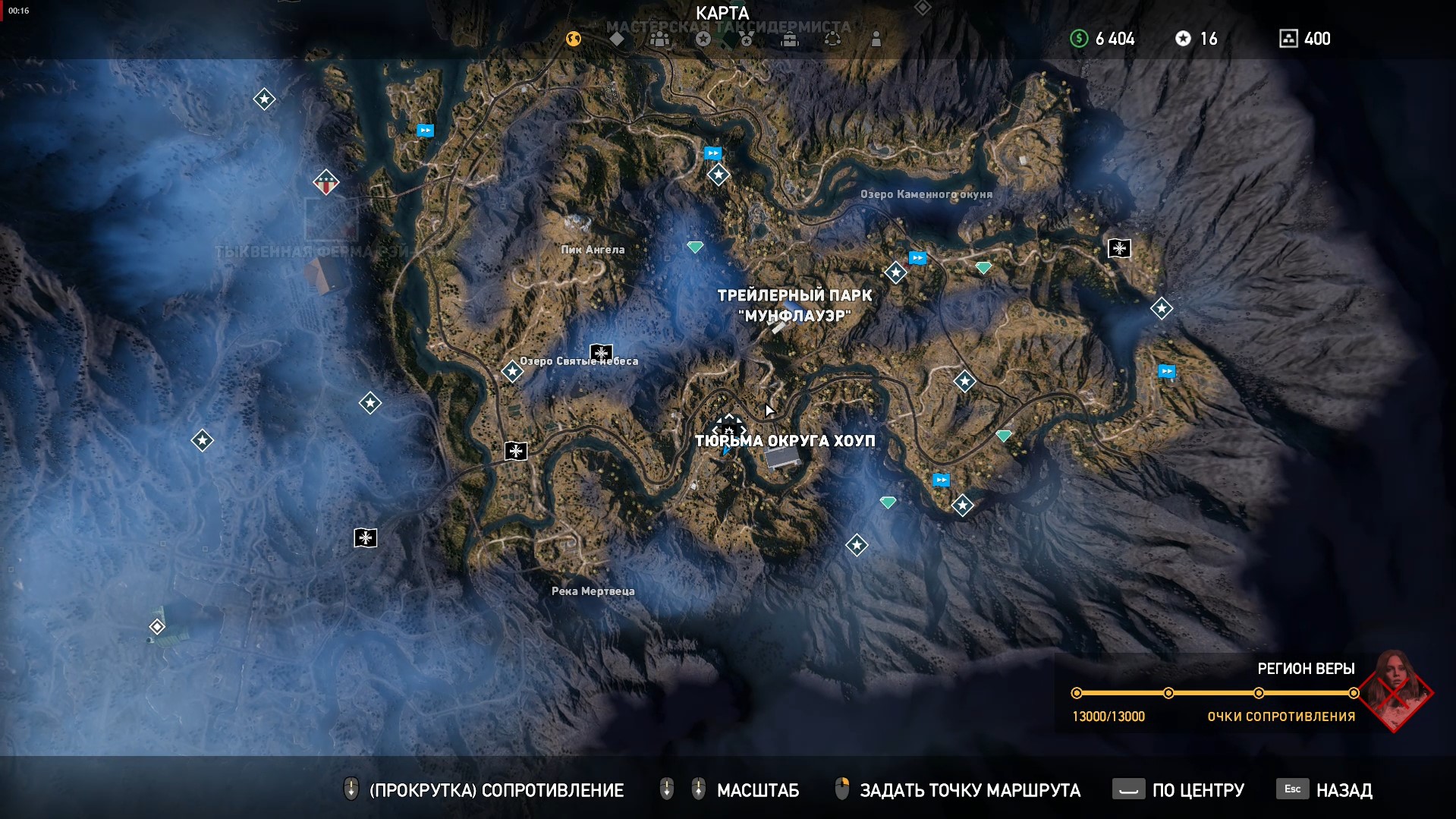The image size is (1456, 819).
Task: Select the star coin perks tab
Action: pos(703,39)
